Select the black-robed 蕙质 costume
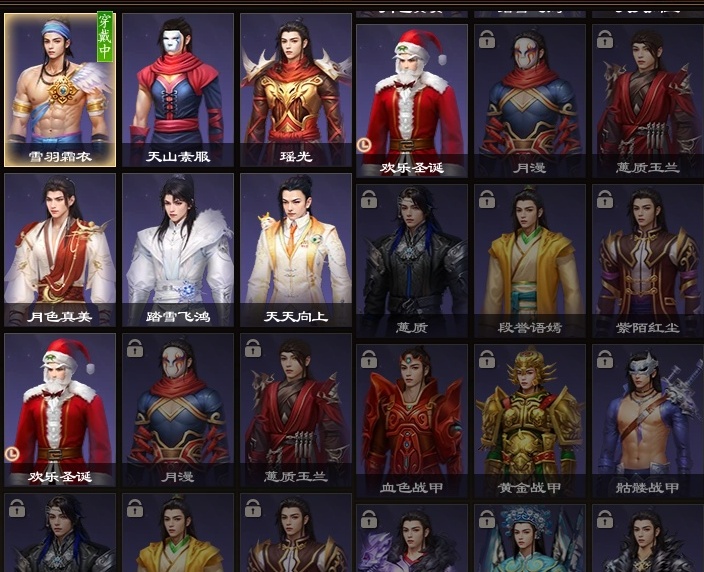Screen dimensions: 704x572 tap(411, 260)
